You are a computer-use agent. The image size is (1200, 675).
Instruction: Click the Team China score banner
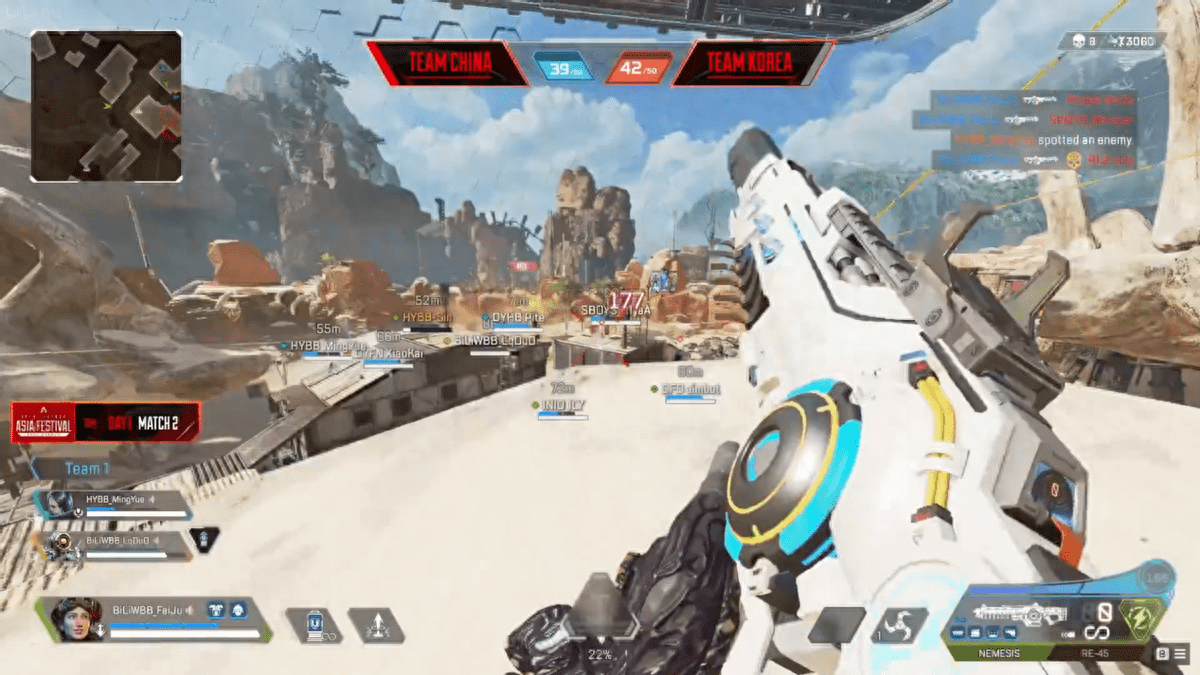click(448, 64)
